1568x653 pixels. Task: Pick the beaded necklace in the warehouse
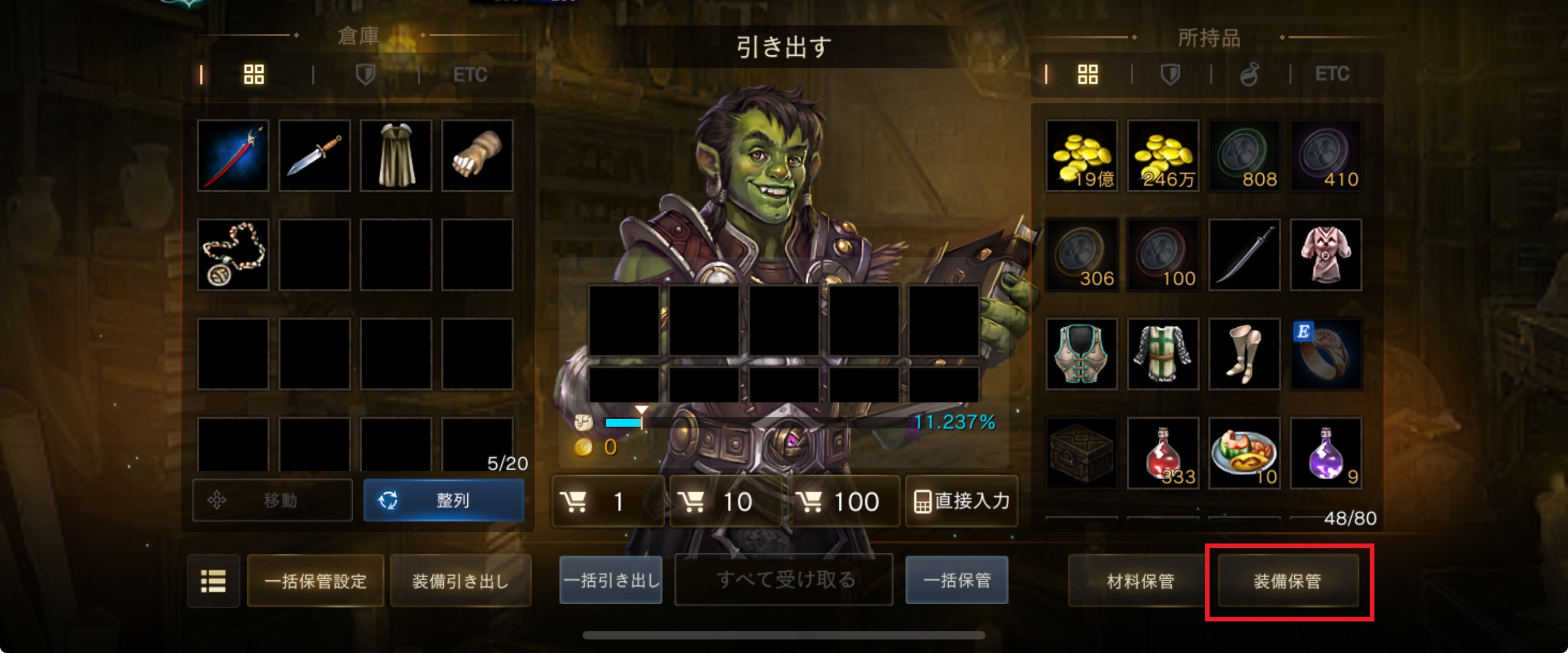[x=233, y=255]
